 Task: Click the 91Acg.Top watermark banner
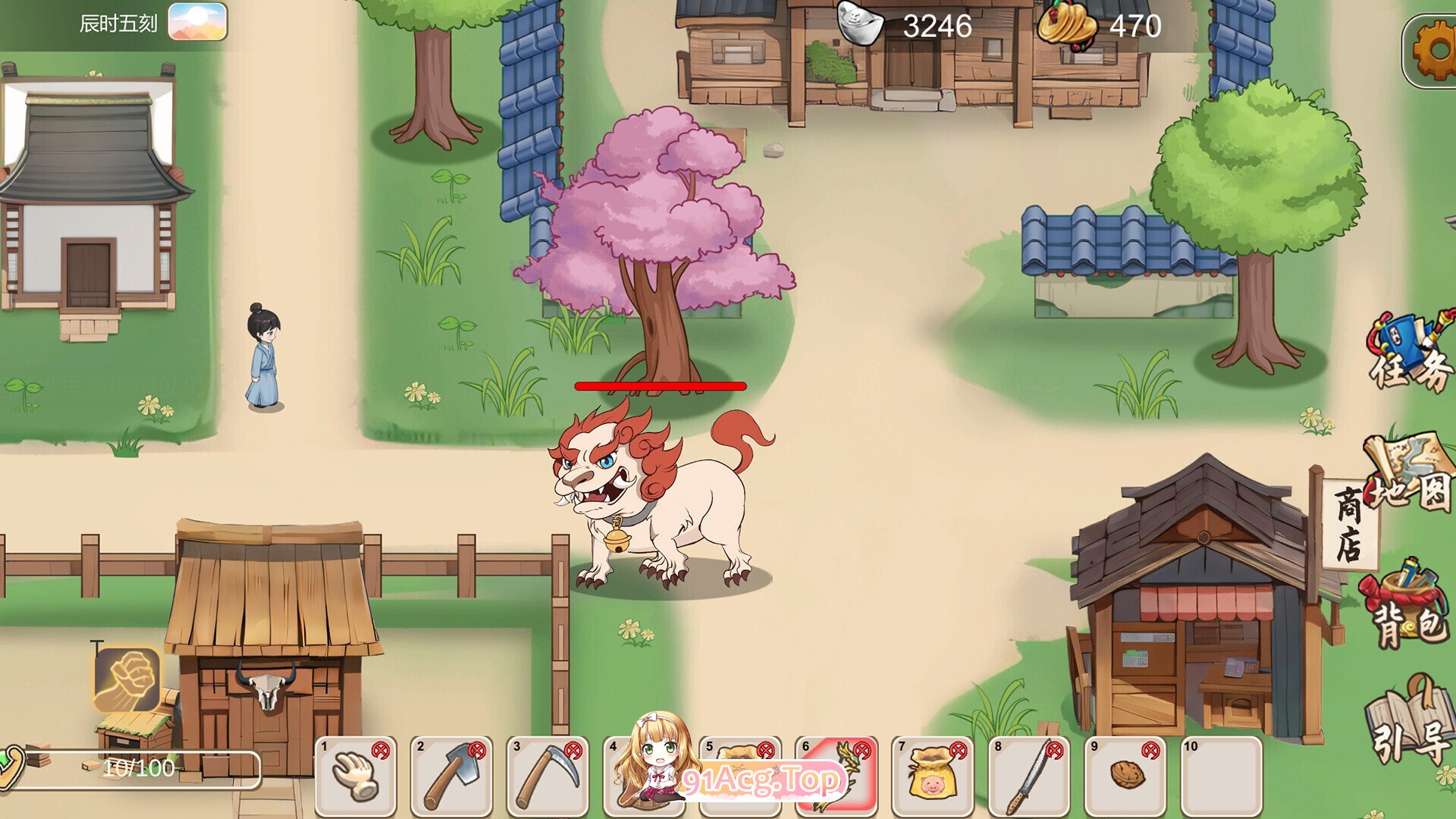click(762, 780)
